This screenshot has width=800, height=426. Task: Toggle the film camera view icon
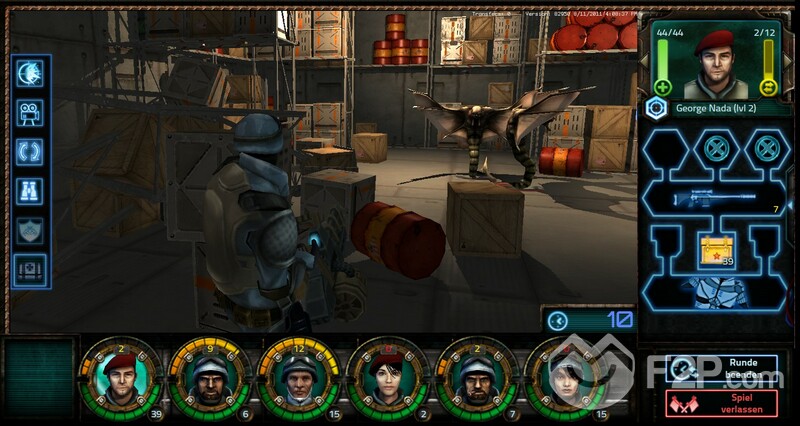pos(30,114)
